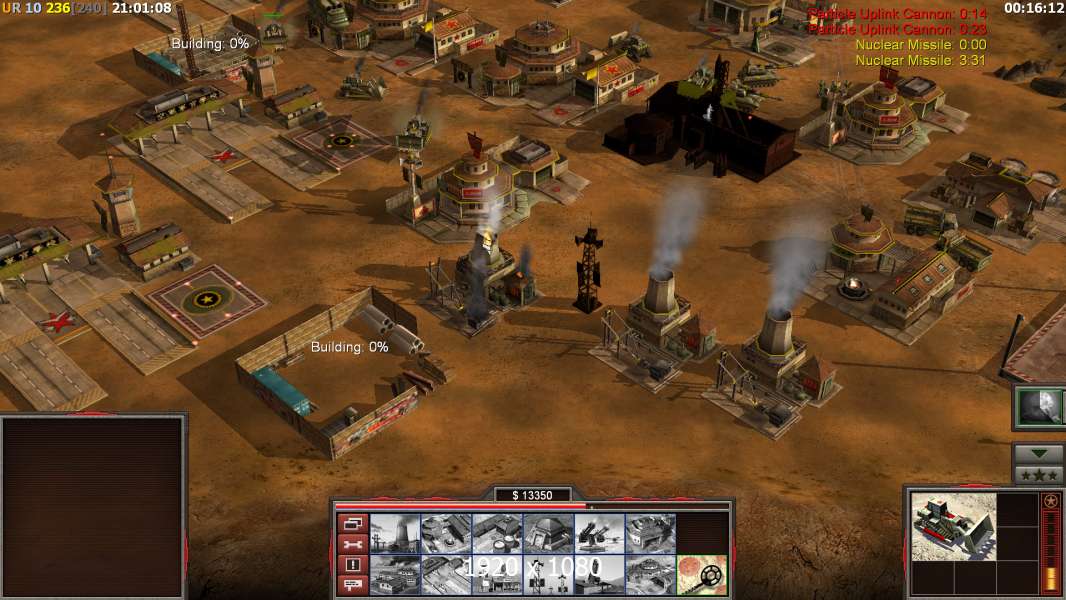The image size is (1066, 600).
Task: Open the chat bubble communicator button
Action: pos(351,585)
